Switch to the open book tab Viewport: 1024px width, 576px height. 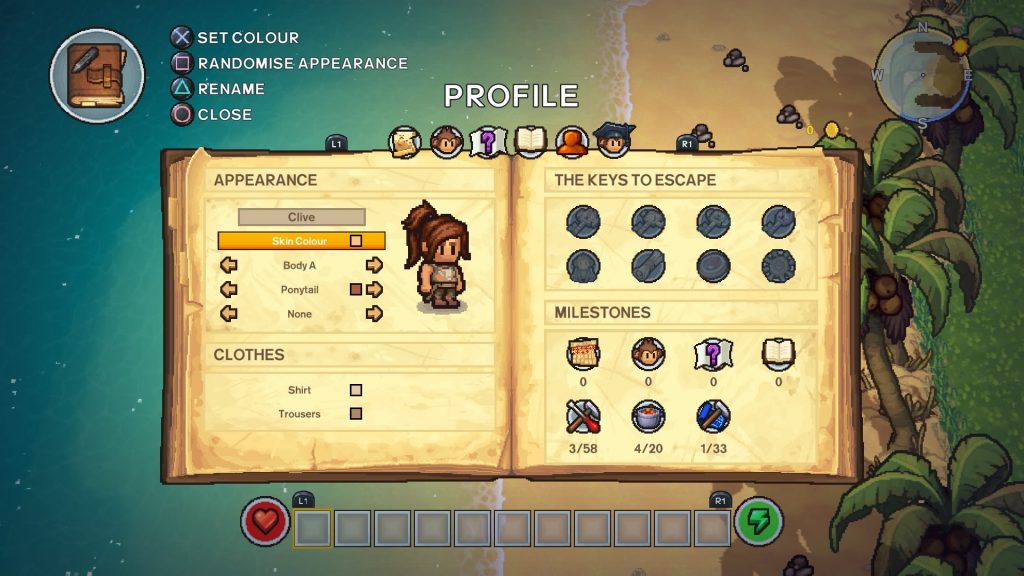point(530,142)
